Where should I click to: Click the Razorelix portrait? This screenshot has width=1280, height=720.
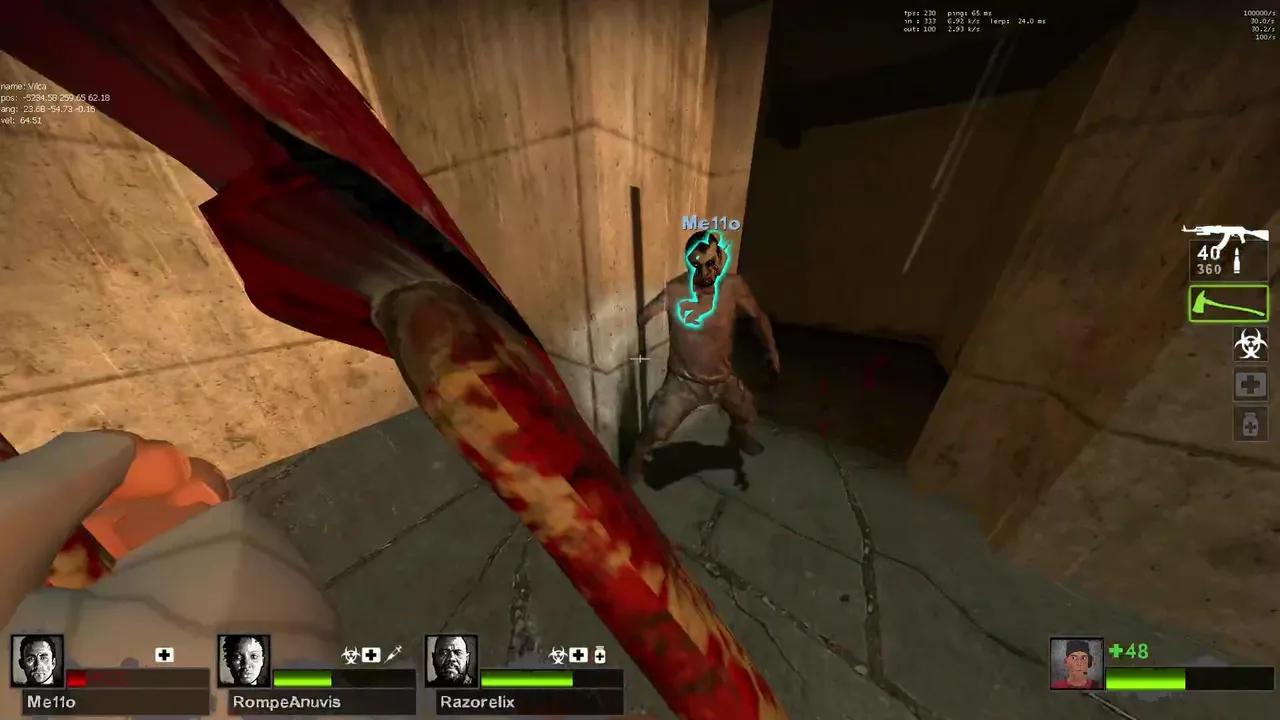(x=452, y=660)
